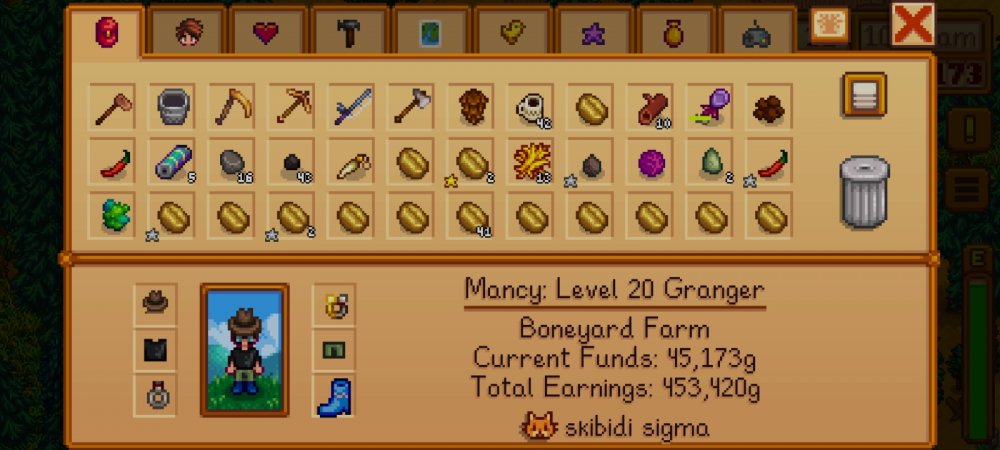1000x450 pixels.
Task: Select the orange coral stack
Action: pyautogui.click(x=532, y=162)
